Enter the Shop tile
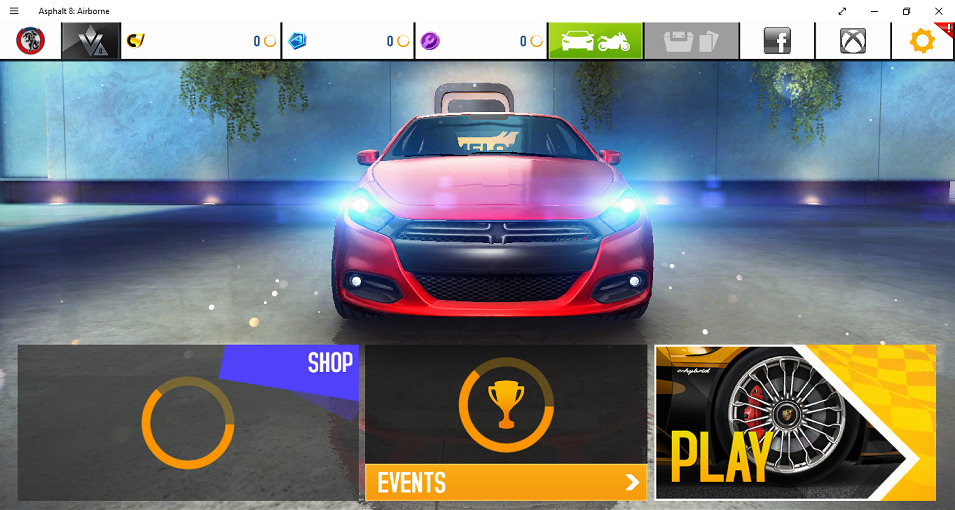 coord(187,422)
